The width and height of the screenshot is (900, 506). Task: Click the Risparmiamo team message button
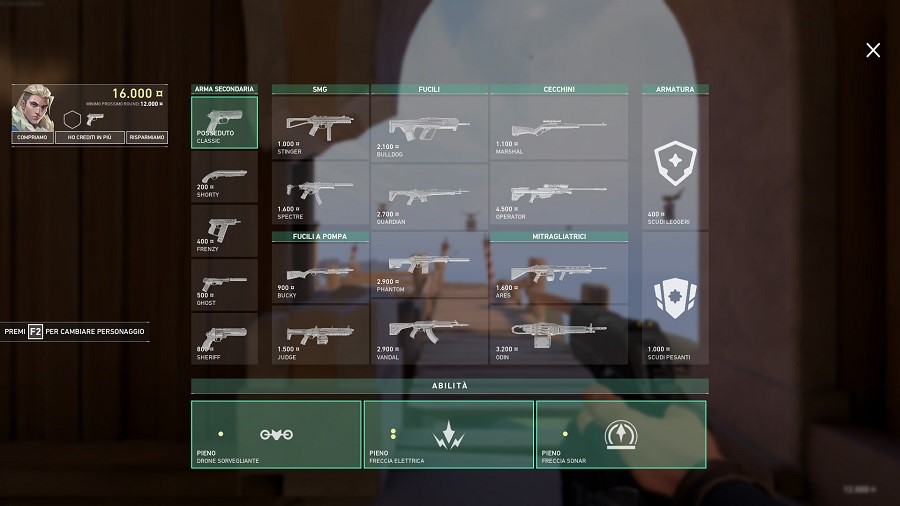[x=147, y=138]
